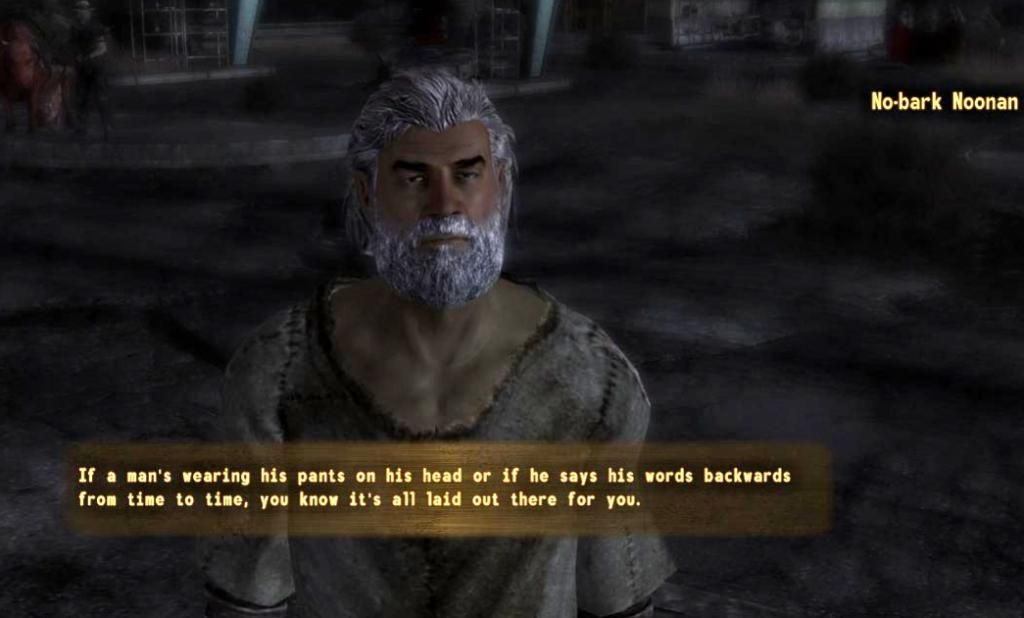
Task: Advance No-bark Noonan's dialogue text box
Action: (447, 488)
